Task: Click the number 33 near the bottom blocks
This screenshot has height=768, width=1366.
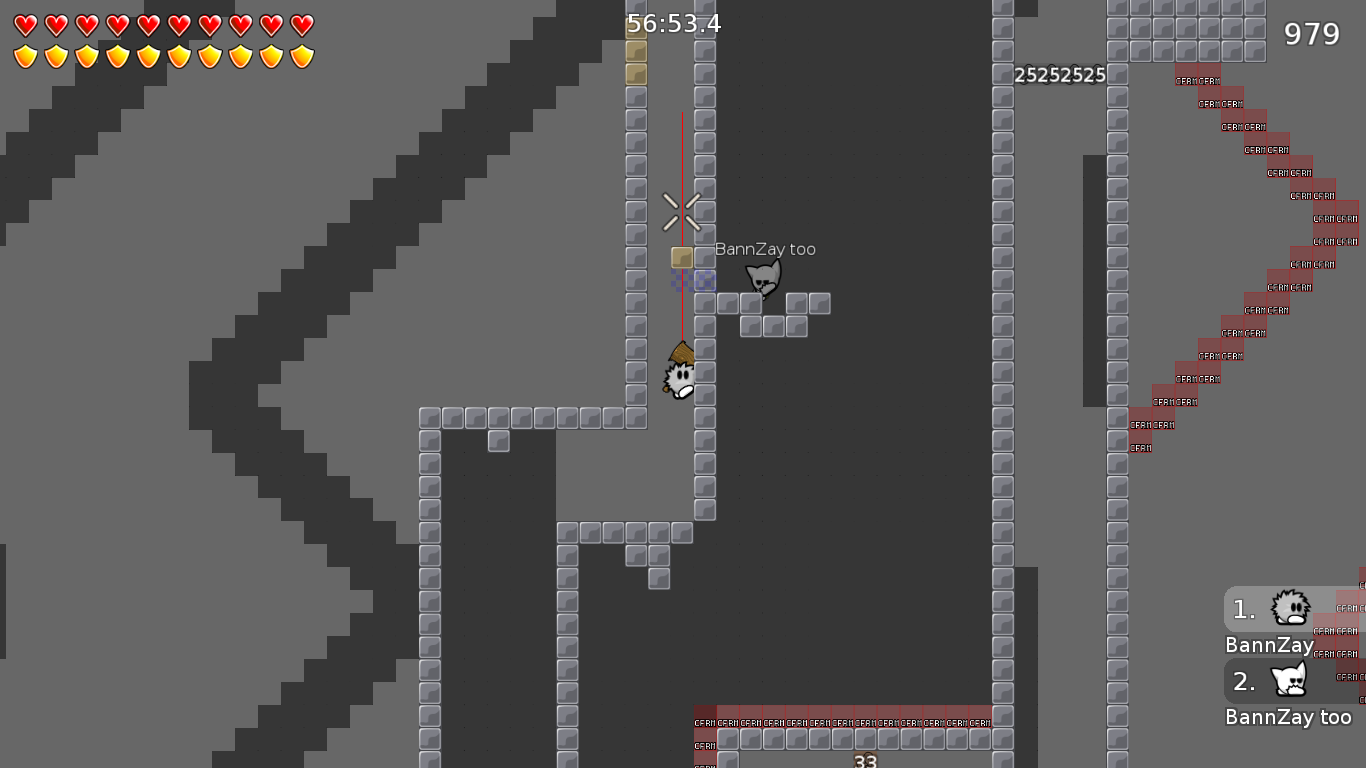Action: 866,760
